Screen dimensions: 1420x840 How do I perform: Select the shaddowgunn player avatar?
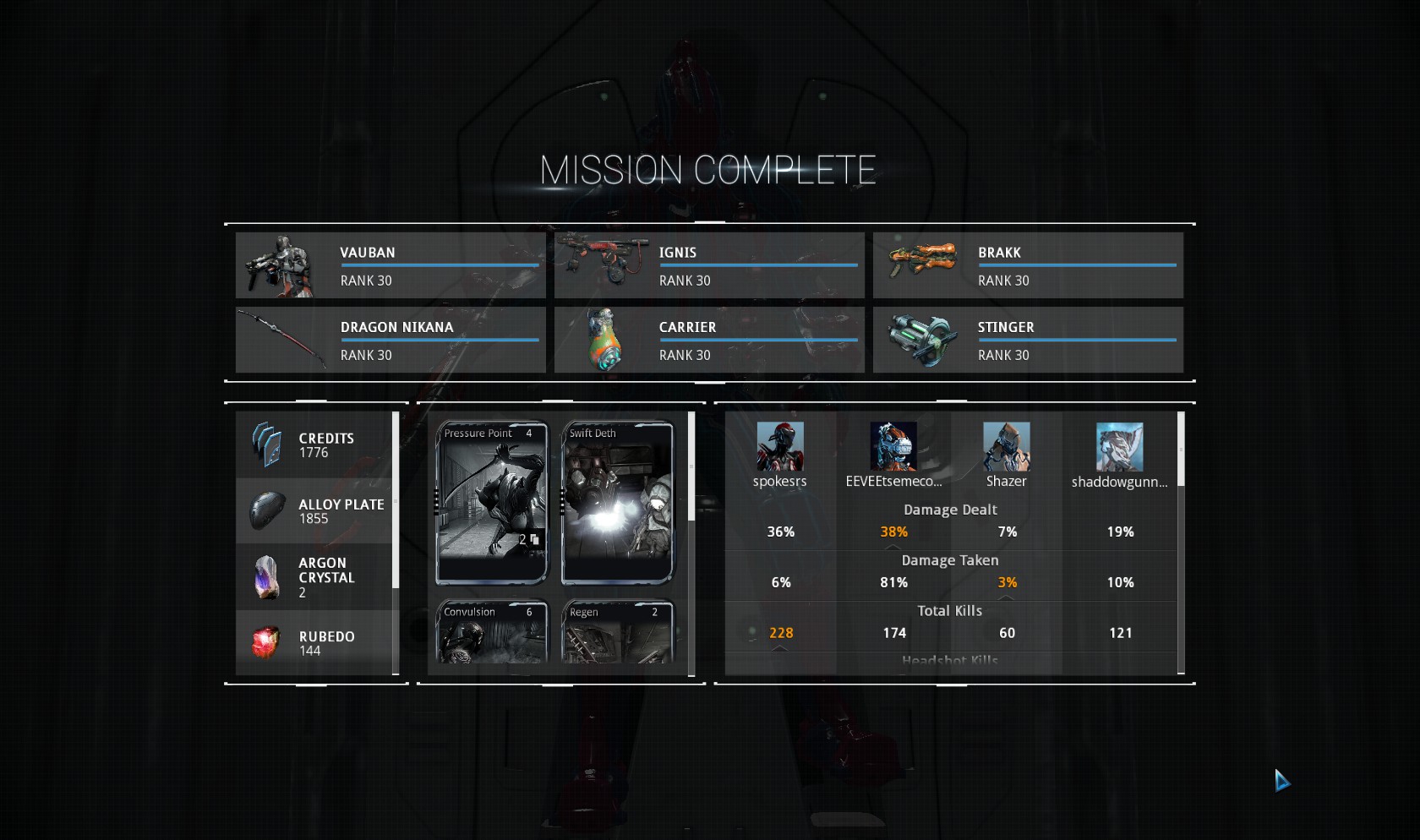point(1119,446)
